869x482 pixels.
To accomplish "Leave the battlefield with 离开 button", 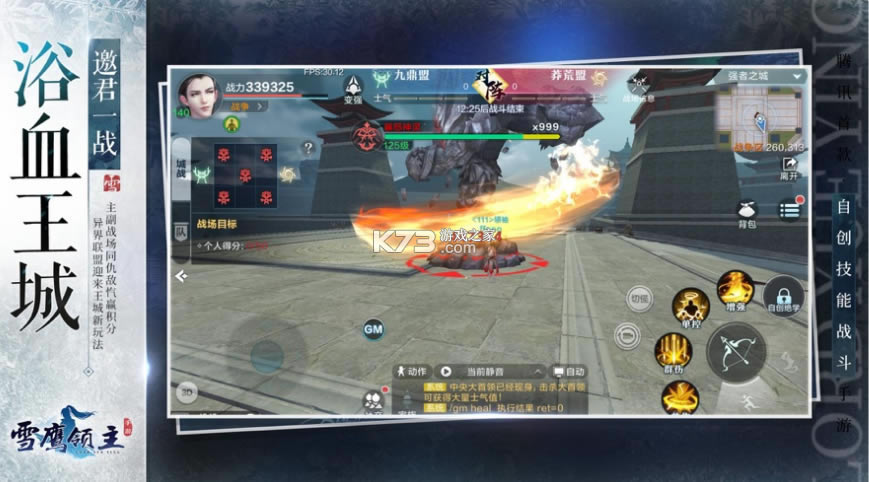I will pyautogui.click(x=789, y=167).
